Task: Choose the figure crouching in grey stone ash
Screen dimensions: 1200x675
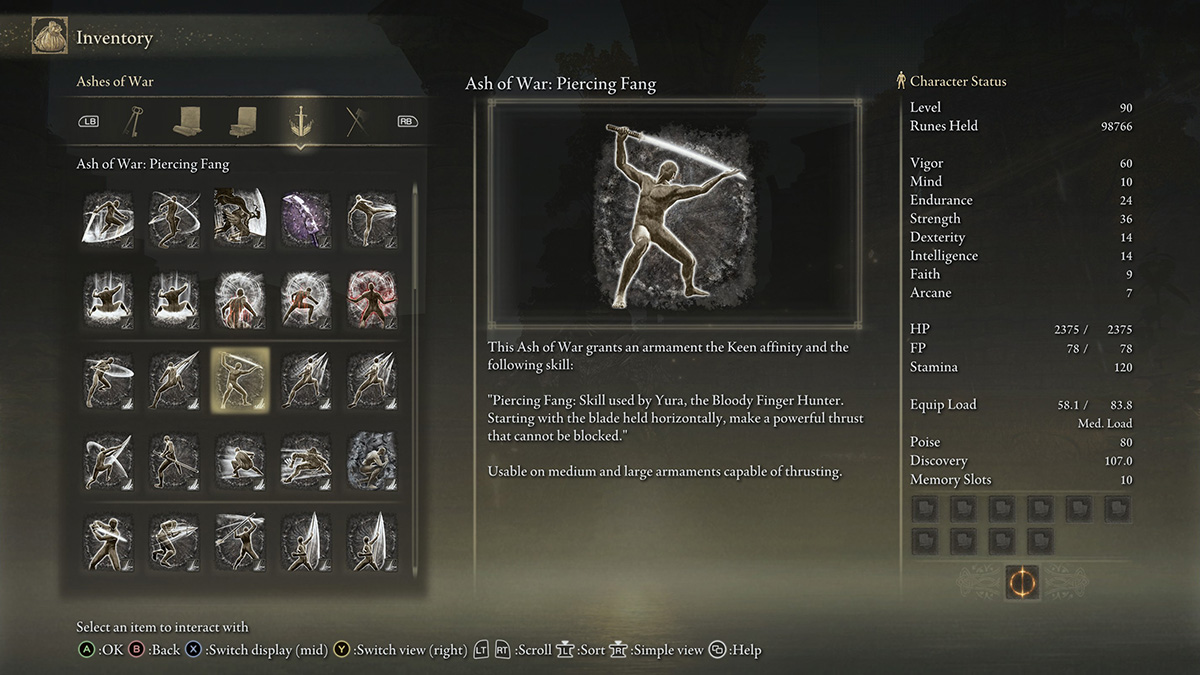Action: (x=371, y=461)
